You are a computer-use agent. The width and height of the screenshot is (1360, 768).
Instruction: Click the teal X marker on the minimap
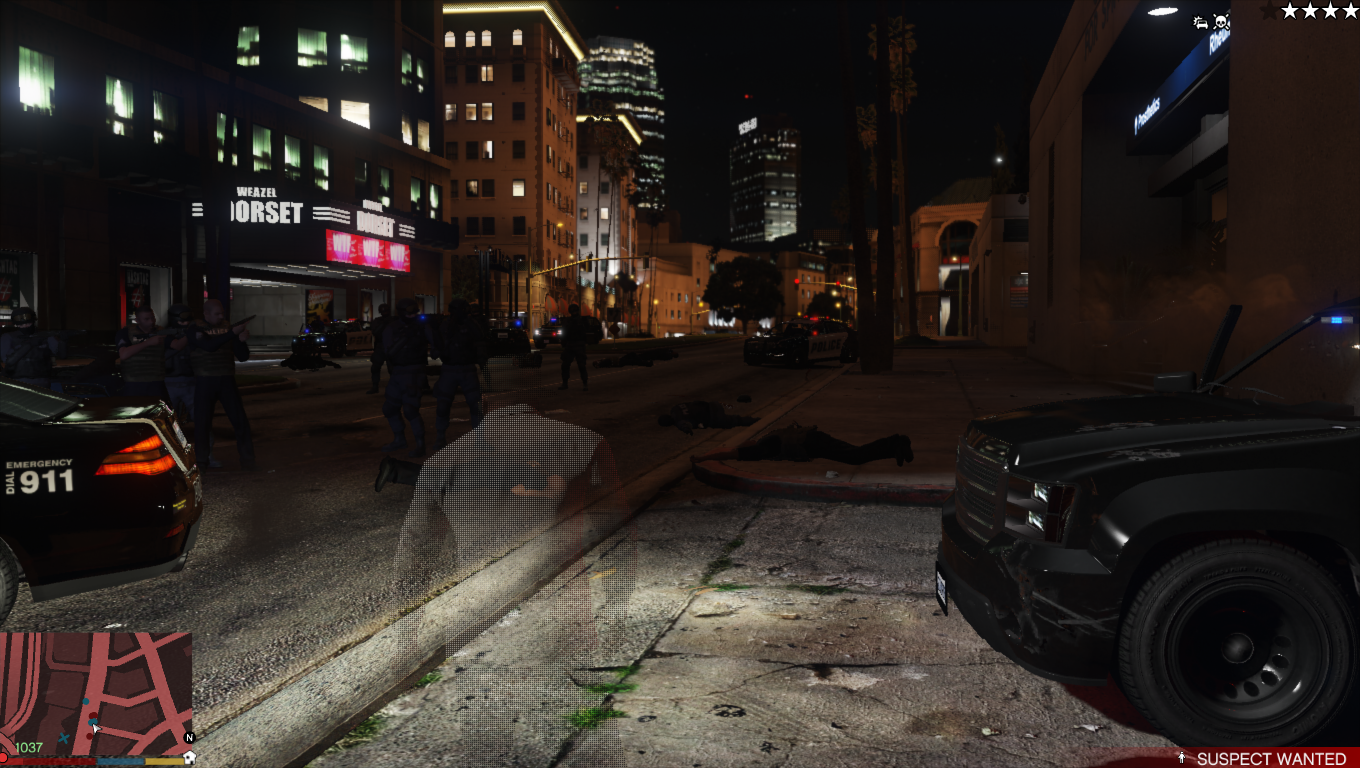pyautogui.click(x=64, y=739)
